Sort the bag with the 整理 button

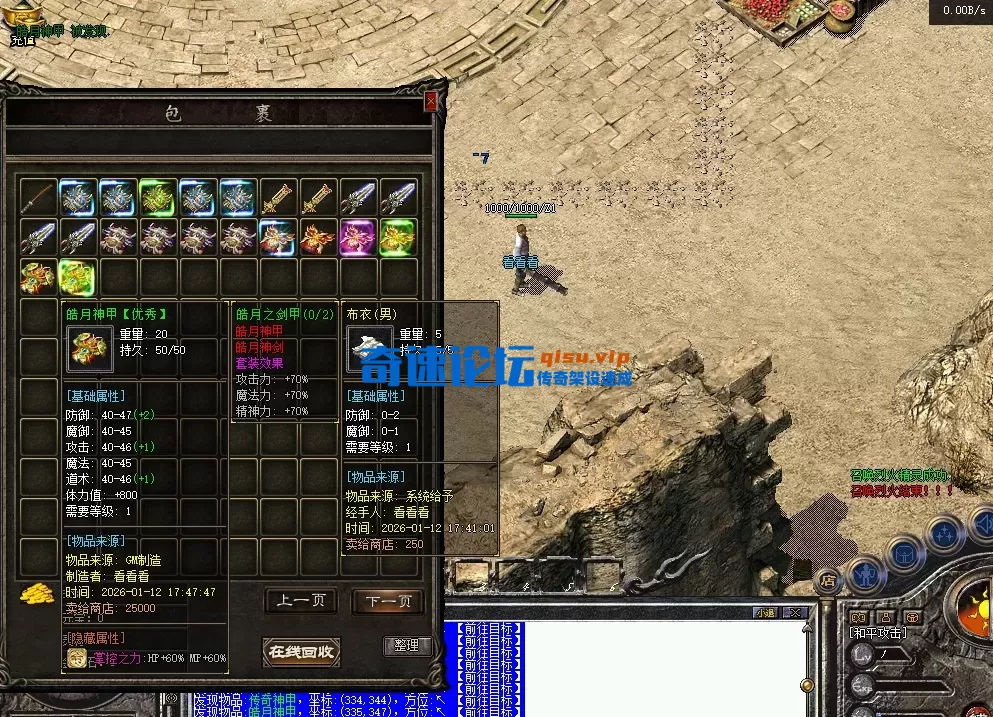pos(406,646)
